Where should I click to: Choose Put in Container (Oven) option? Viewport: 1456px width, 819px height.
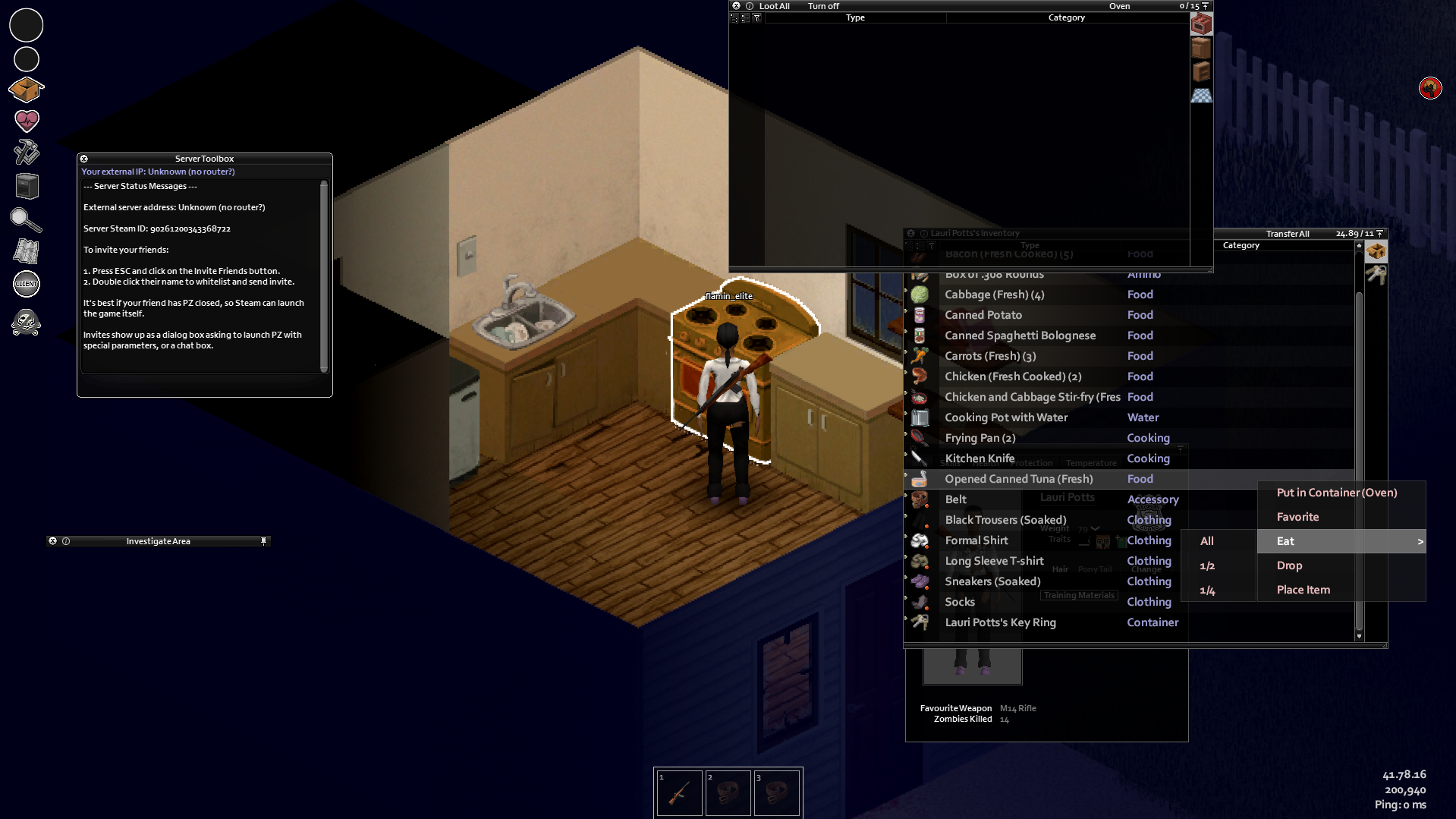[1337, 493]
